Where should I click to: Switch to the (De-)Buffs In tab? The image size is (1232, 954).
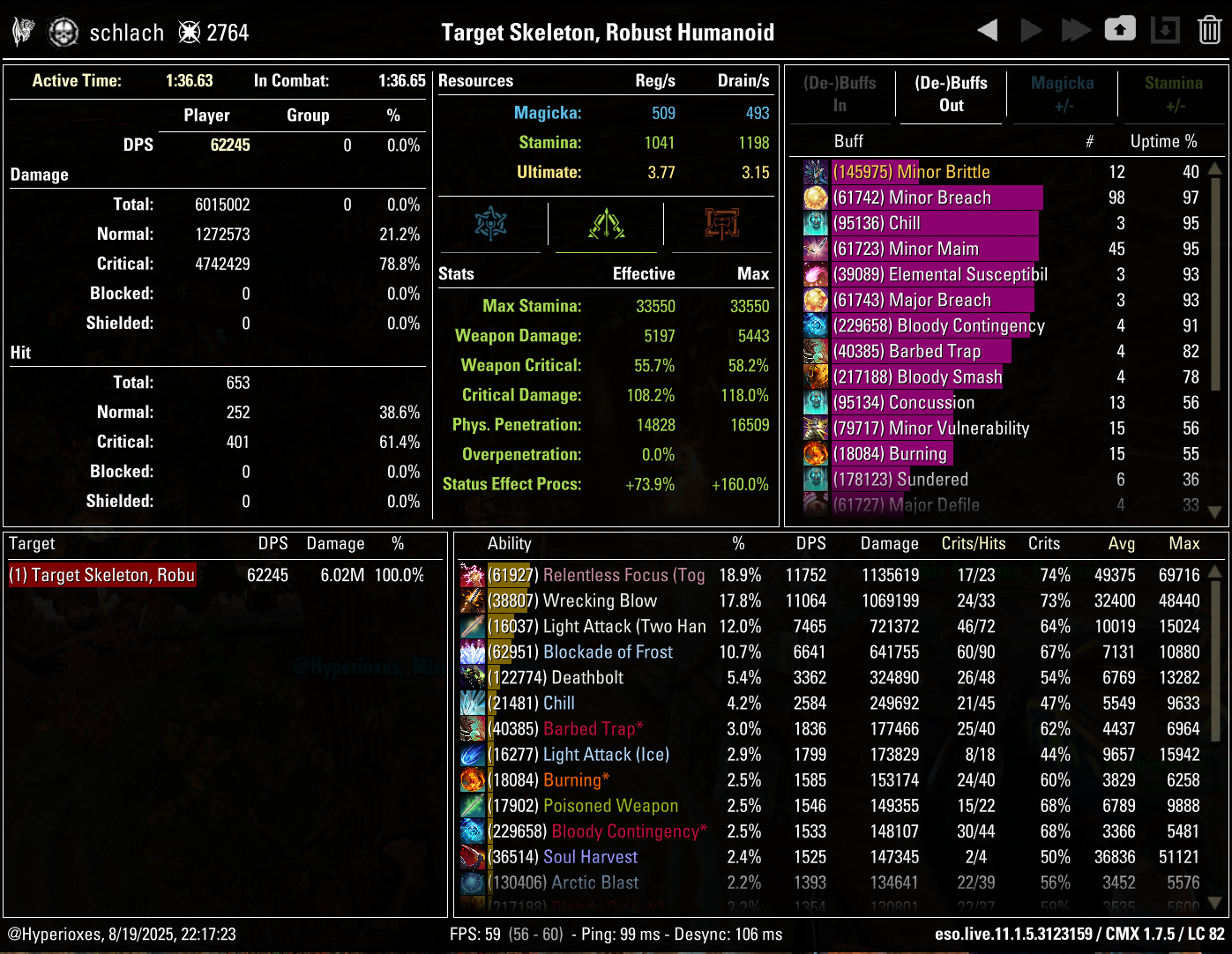[x=840, y=93]
